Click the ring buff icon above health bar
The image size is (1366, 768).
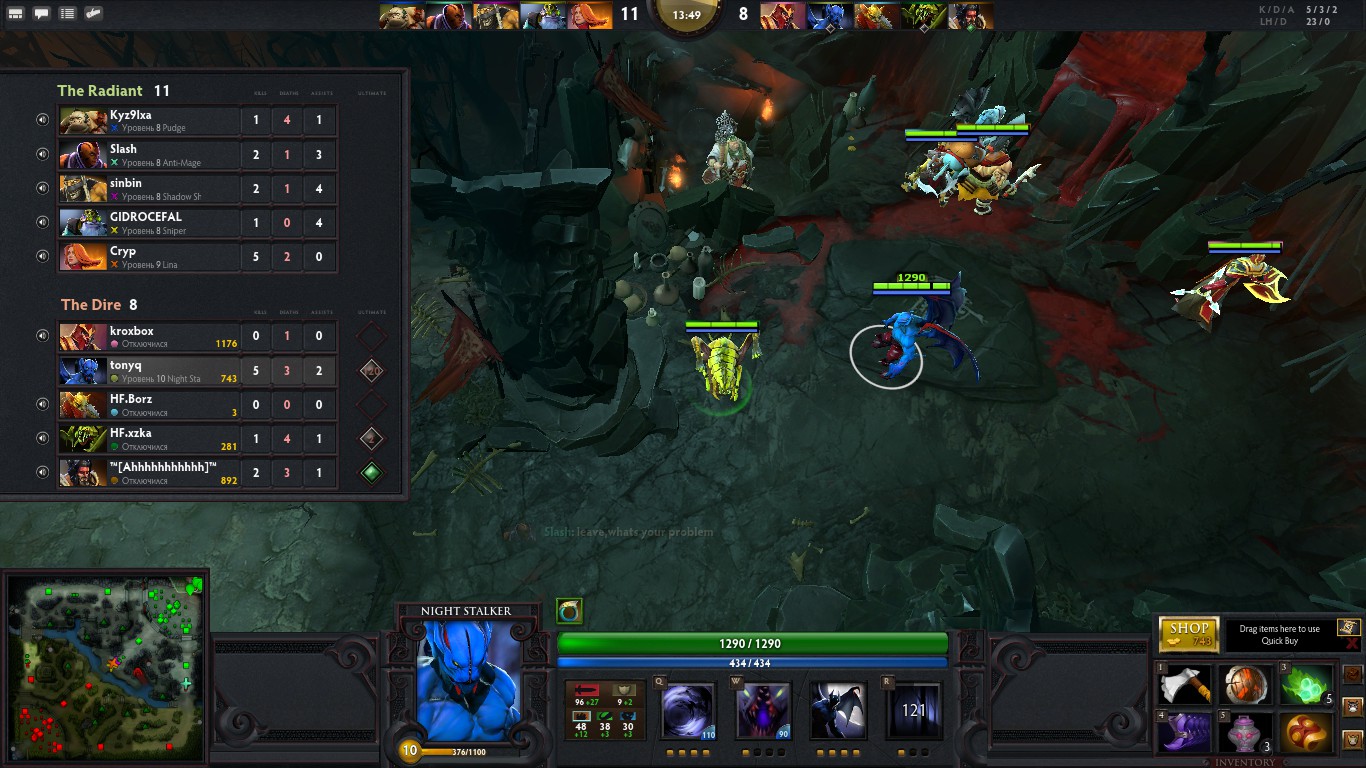(569, 610)
